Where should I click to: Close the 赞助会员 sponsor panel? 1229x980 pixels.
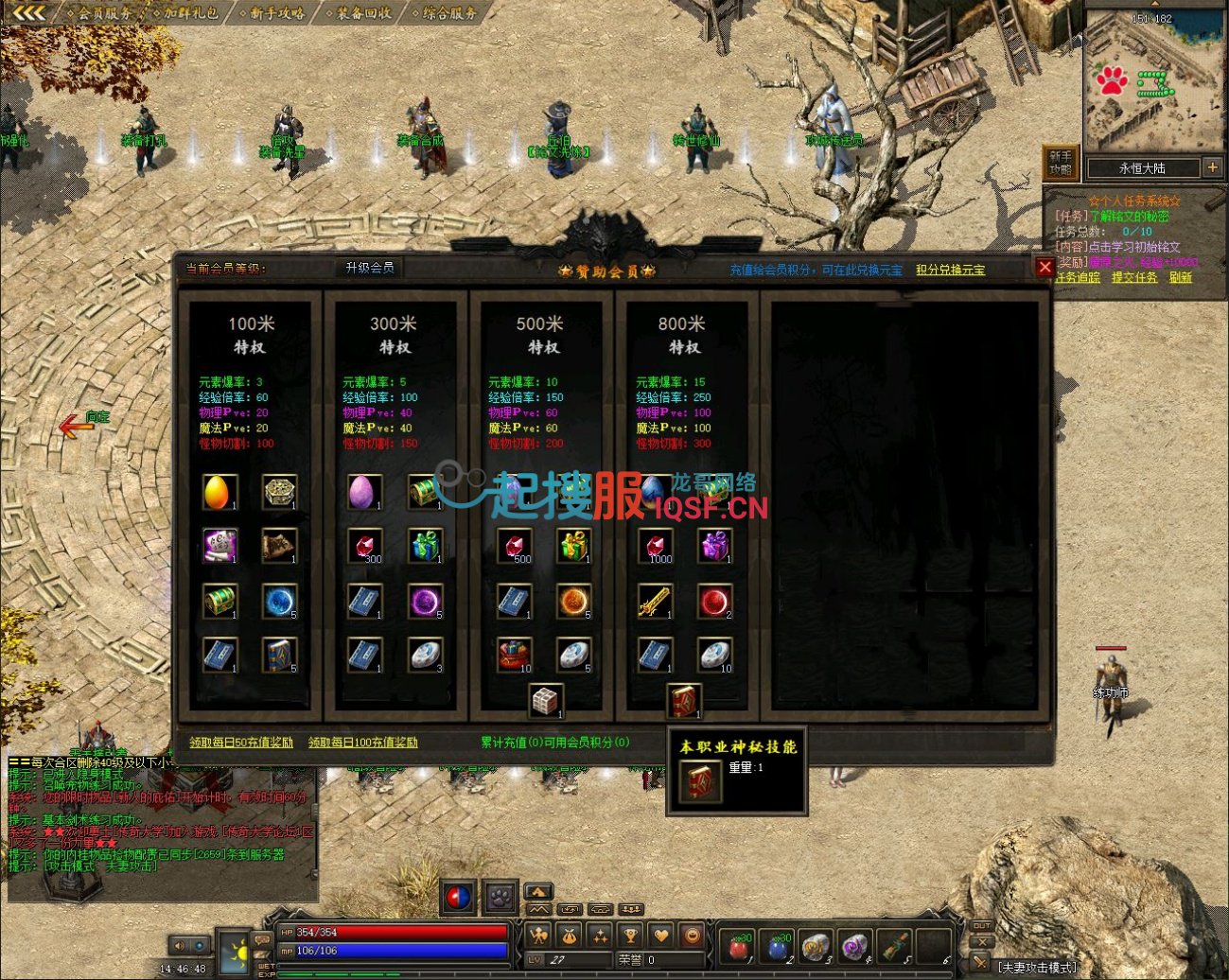coord(1045,268)
